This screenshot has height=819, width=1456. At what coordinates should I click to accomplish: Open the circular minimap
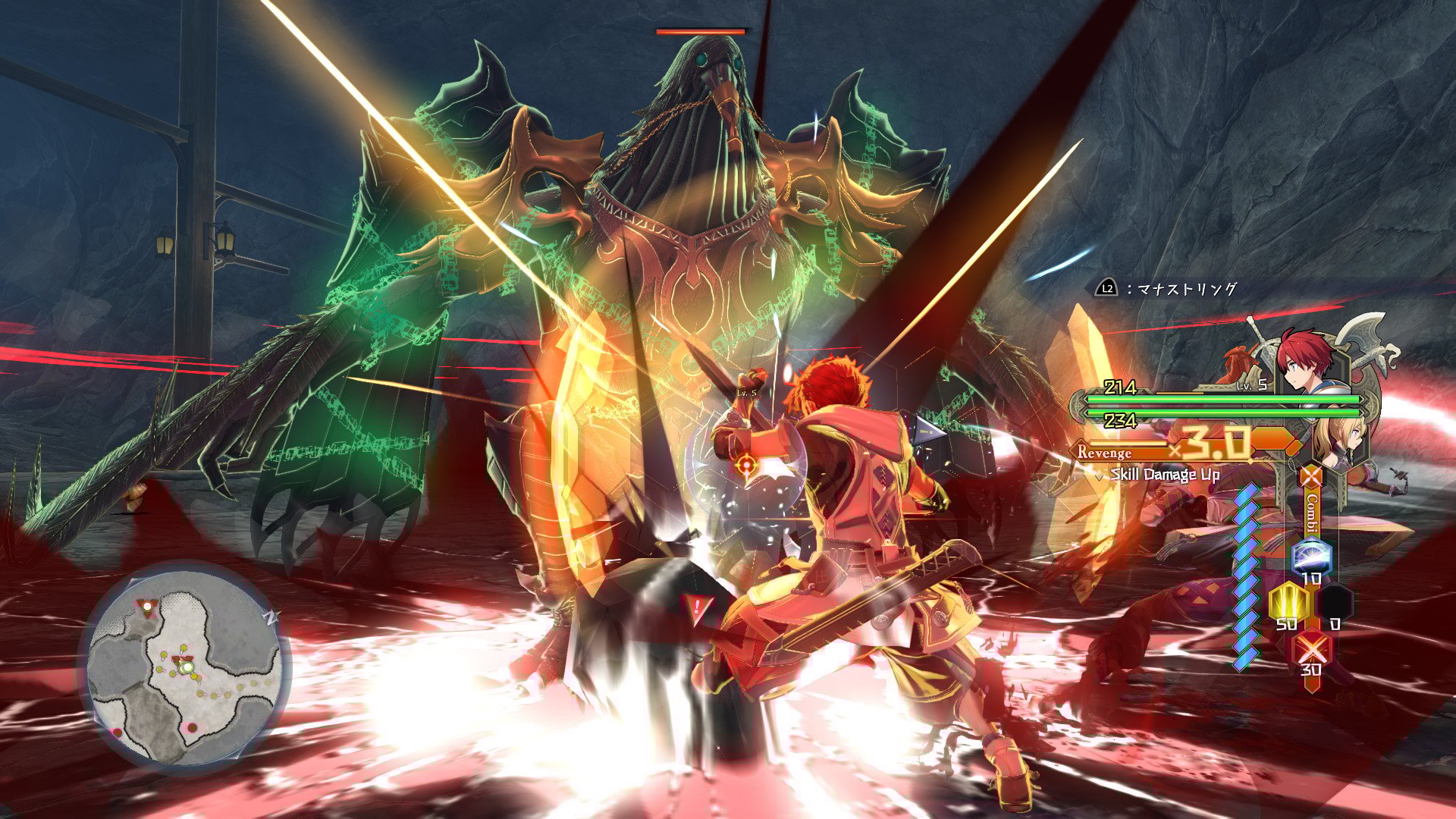(185, 669)
